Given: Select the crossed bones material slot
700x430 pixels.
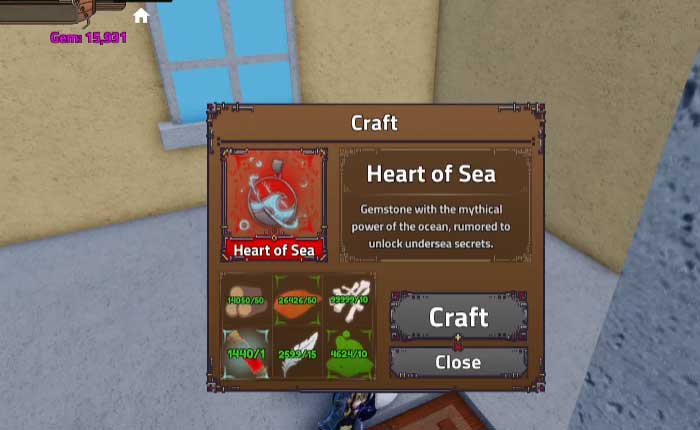Looking at the screenshot, I should (348, 299).
